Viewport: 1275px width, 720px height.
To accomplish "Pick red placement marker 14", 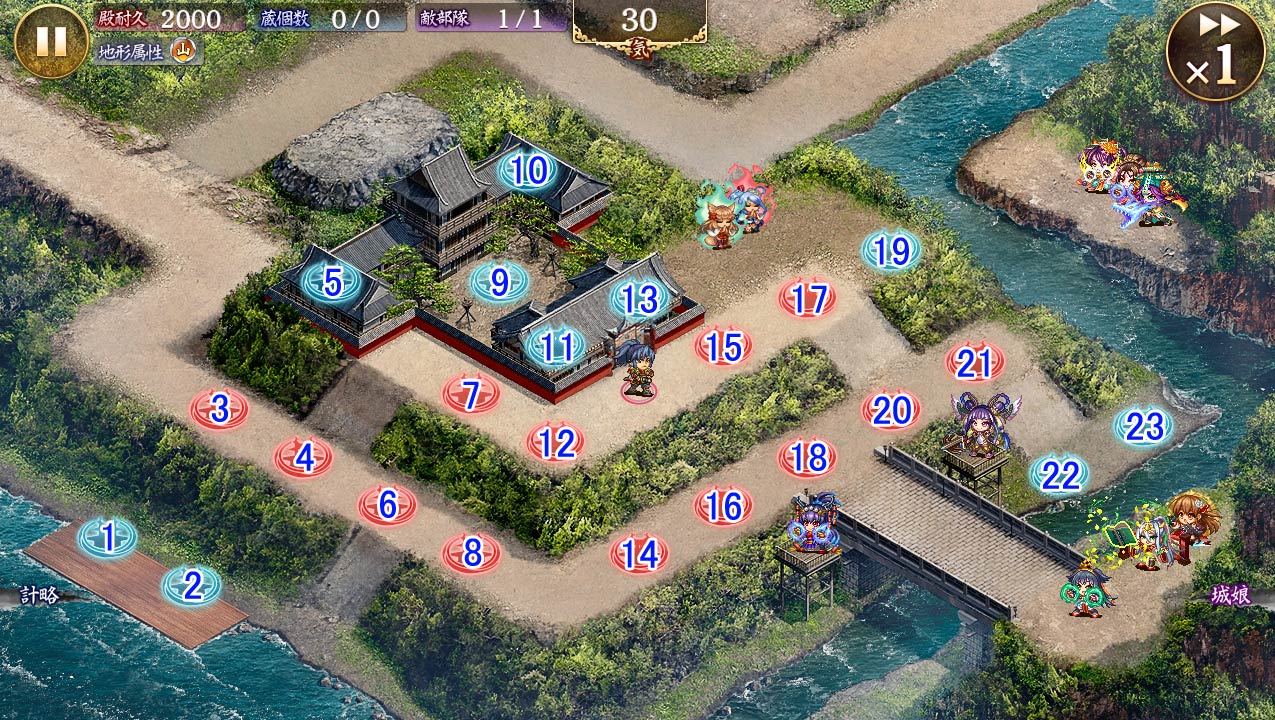I will 640,553.
